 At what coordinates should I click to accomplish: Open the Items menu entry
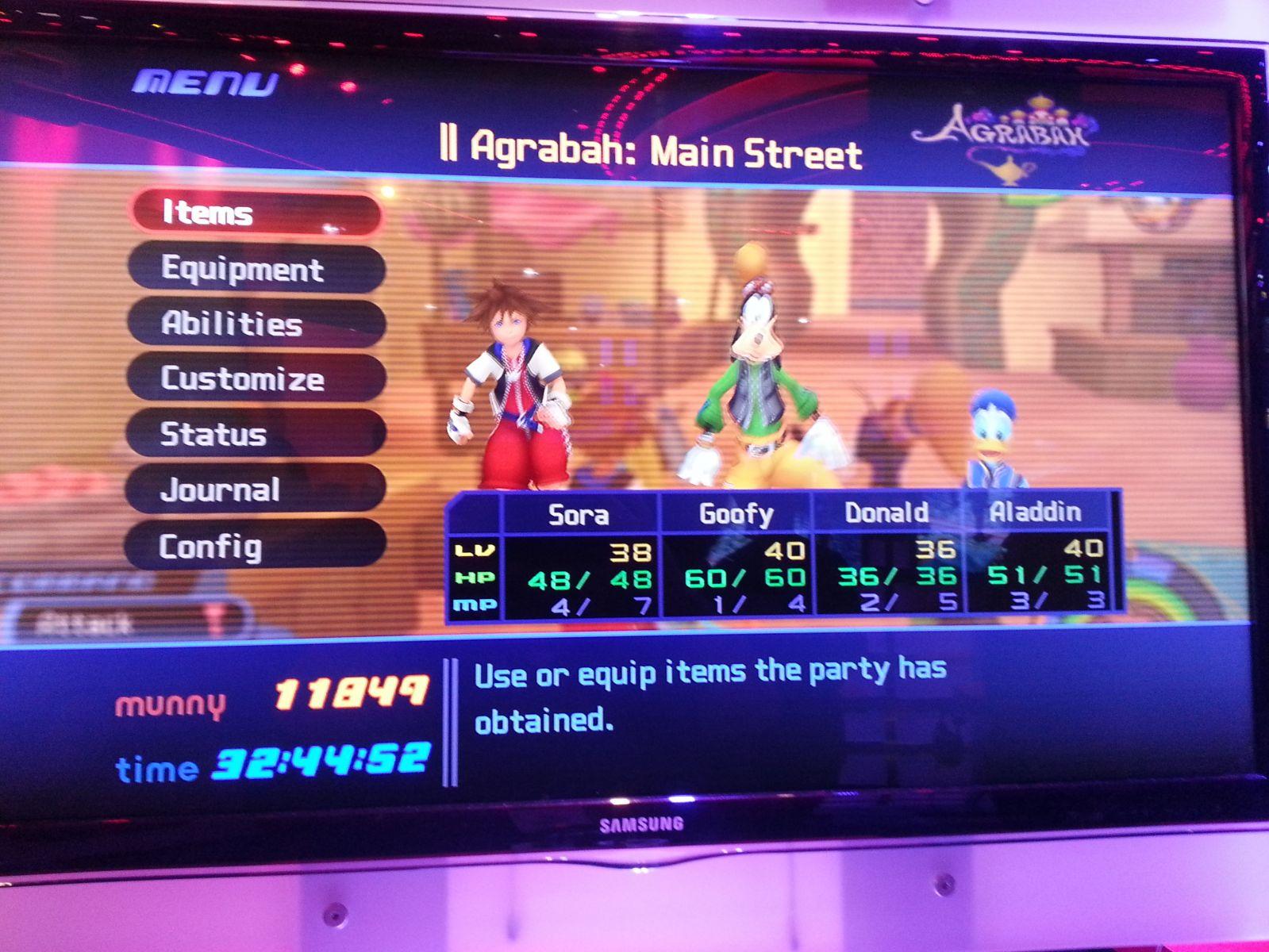(x=256, y=213)
